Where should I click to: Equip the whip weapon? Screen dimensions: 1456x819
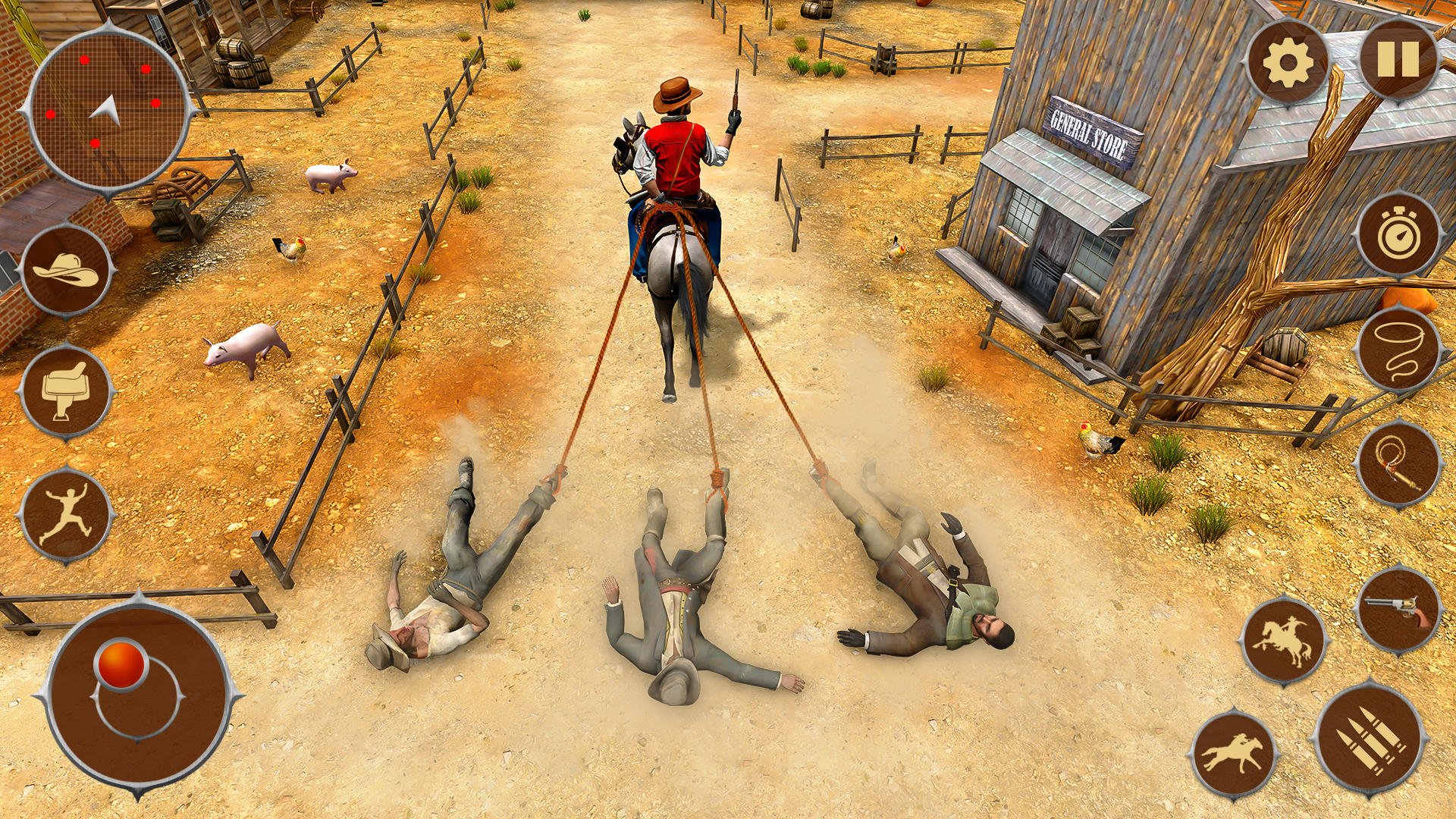point(1401,459)
